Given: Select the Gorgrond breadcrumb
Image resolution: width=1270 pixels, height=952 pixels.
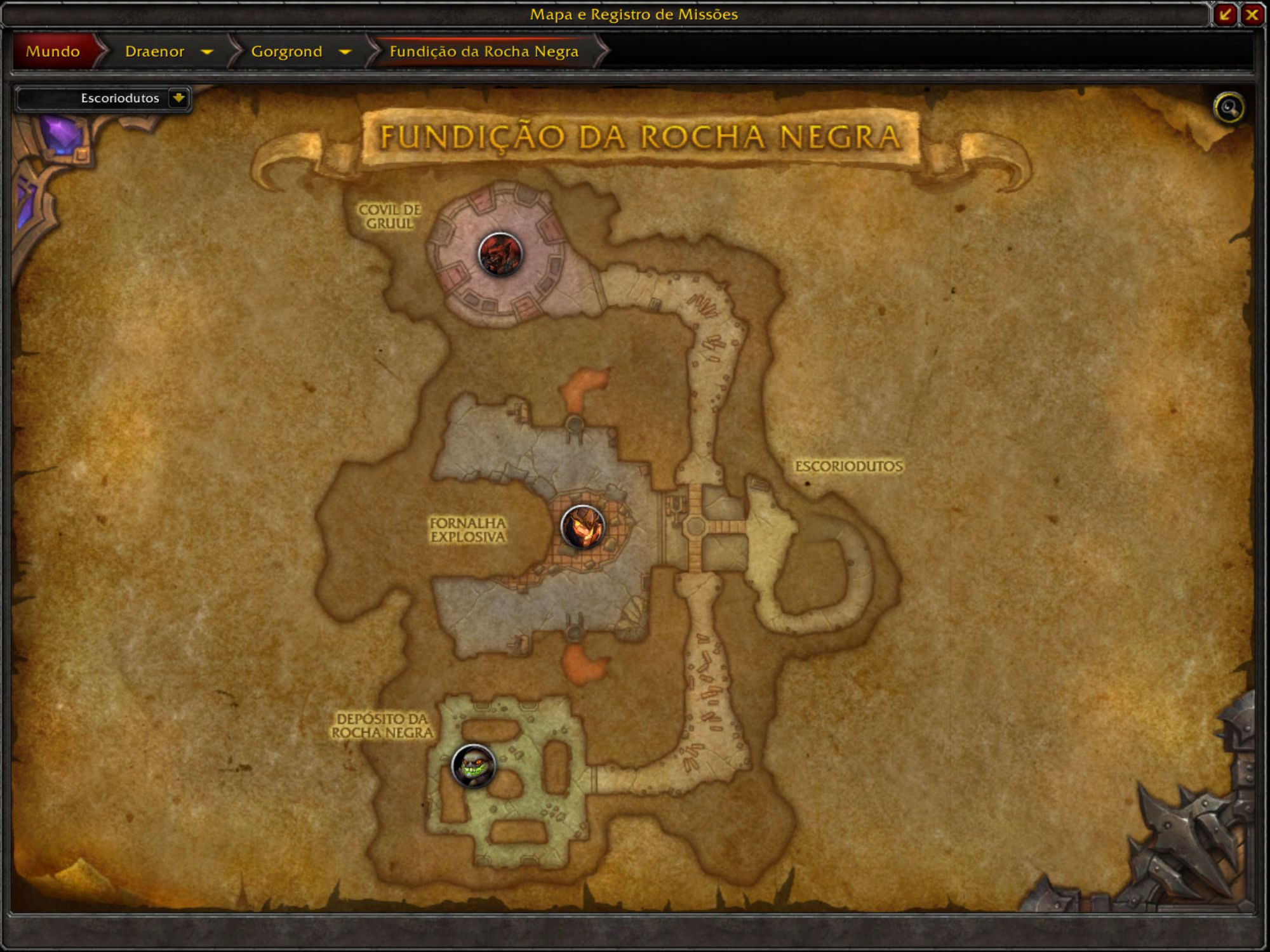Looking at the screenshot, I should coord(286,51).
